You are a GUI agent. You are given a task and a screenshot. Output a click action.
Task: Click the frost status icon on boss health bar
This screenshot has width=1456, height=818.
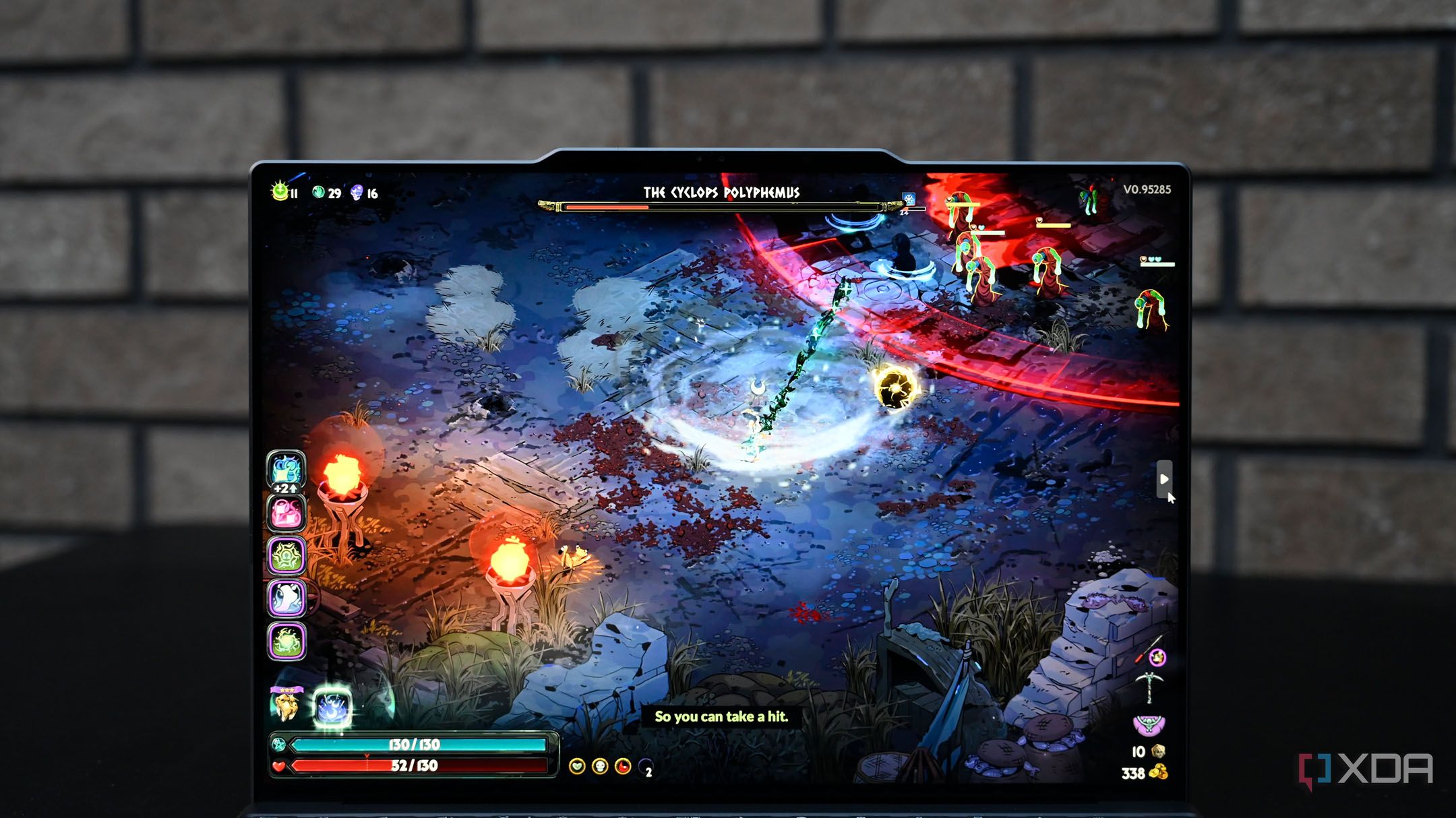click(x=909, y=198)
